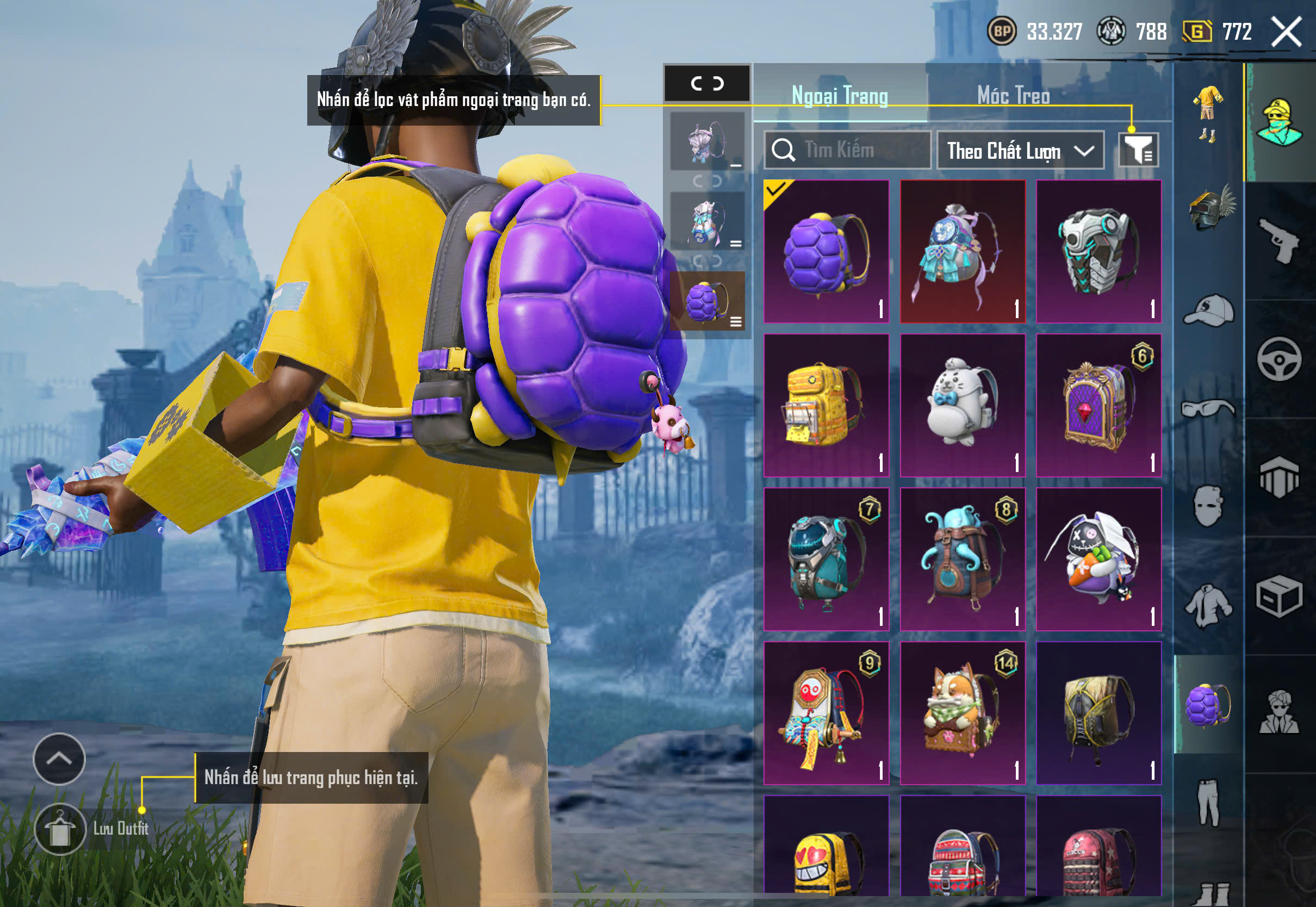Close the inventory screen with the X
Viewport: 1316px width, 907px height.
(x=1286, y=31)
